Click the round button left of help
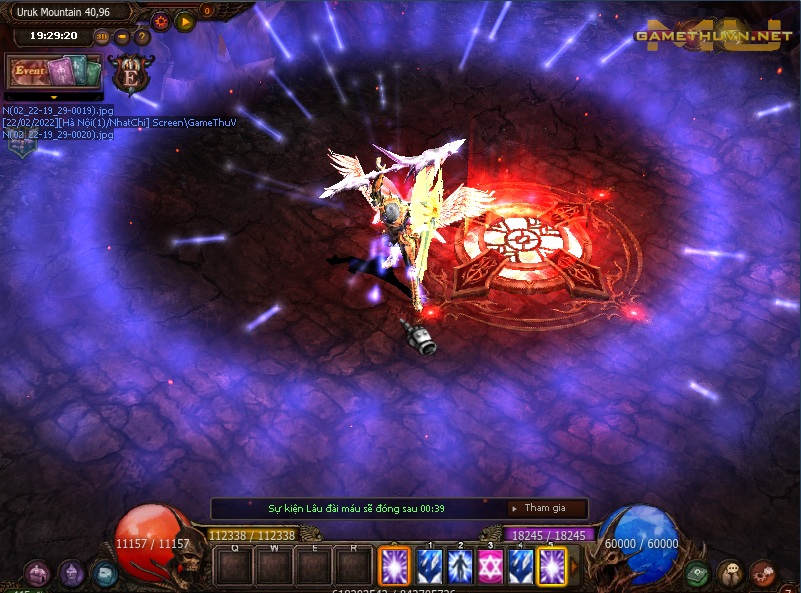 [122, 37]
